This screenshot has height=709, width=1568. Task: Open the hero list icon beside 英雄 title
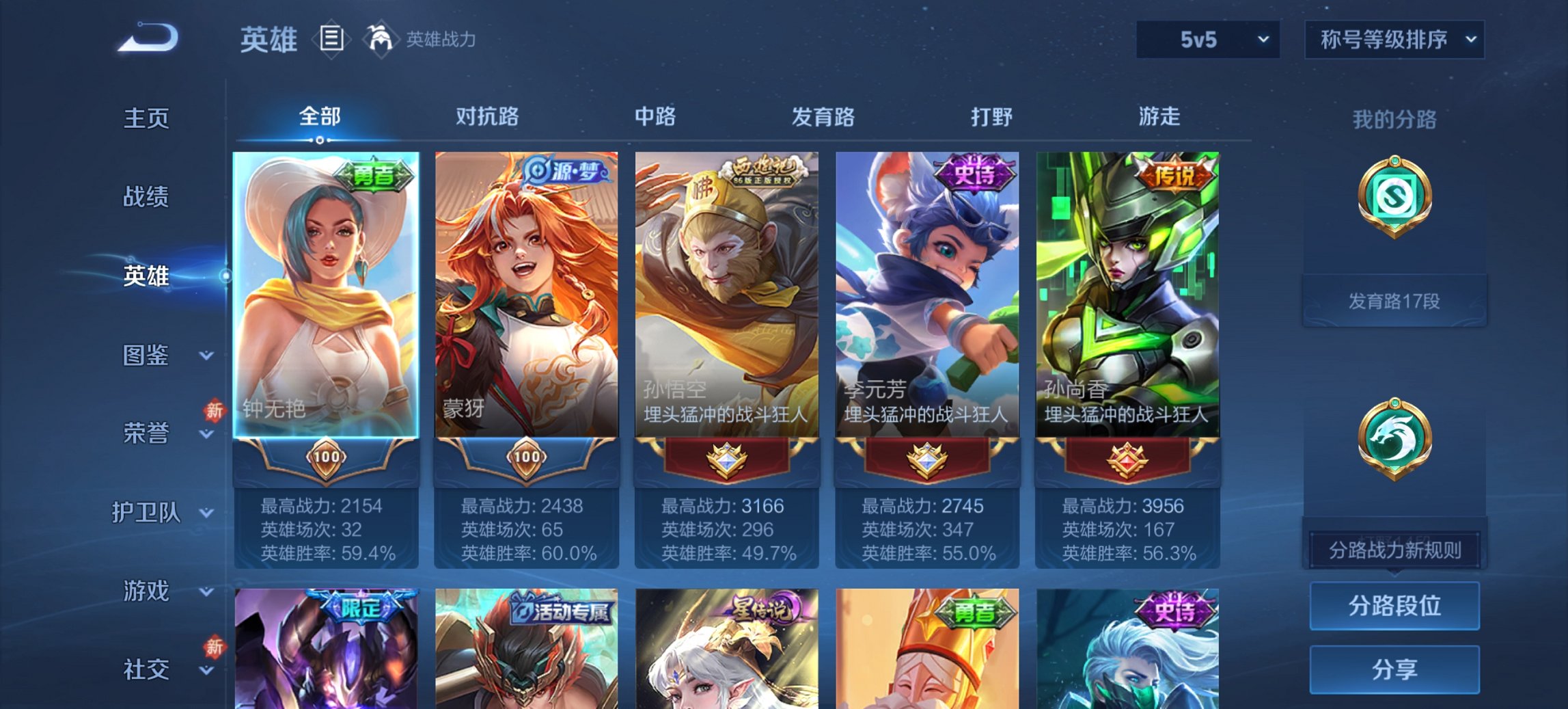[x=333, y=40]
